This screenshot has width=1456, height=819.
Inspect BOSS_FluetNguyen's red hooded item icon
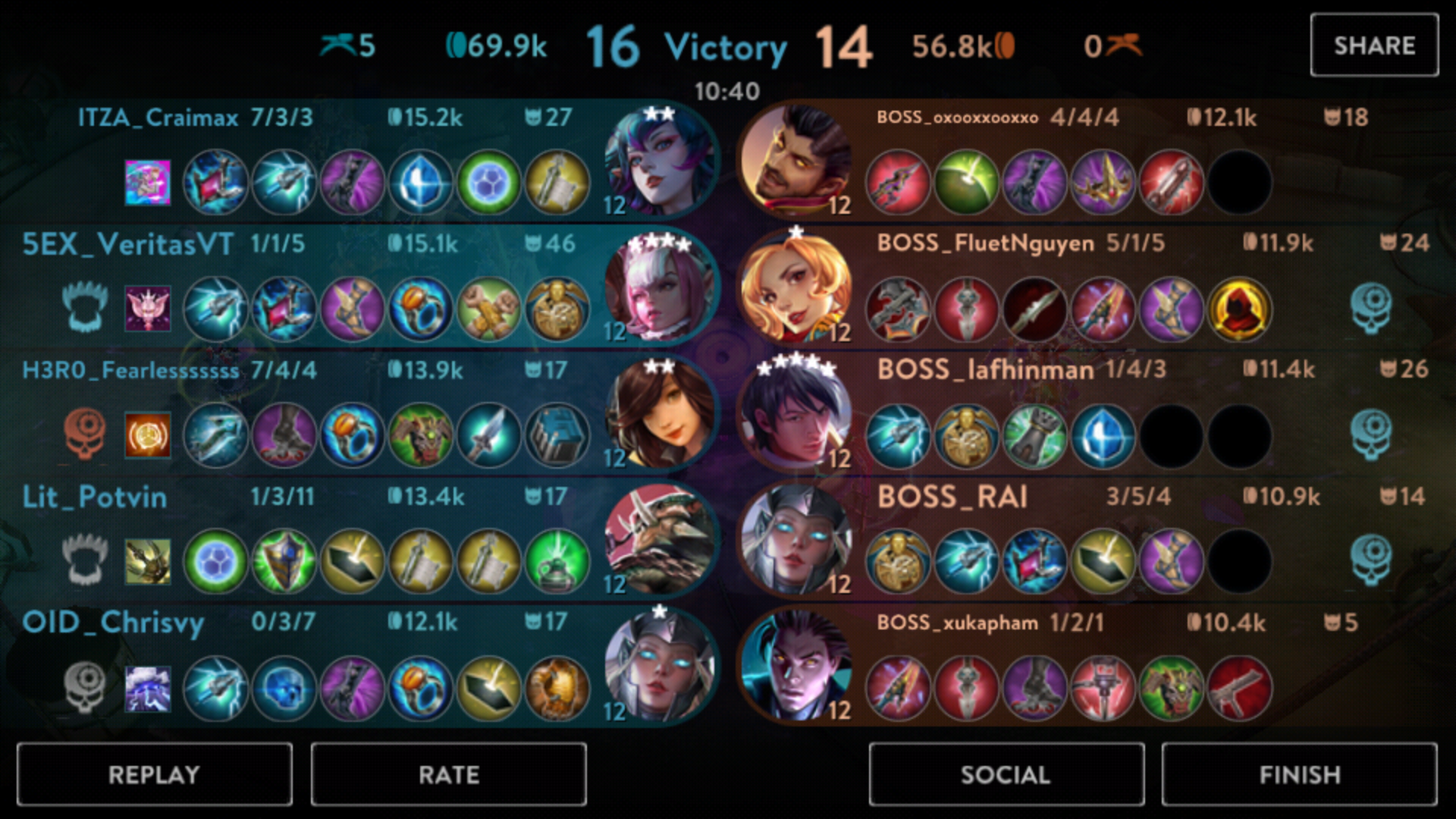pos(1239,309)
